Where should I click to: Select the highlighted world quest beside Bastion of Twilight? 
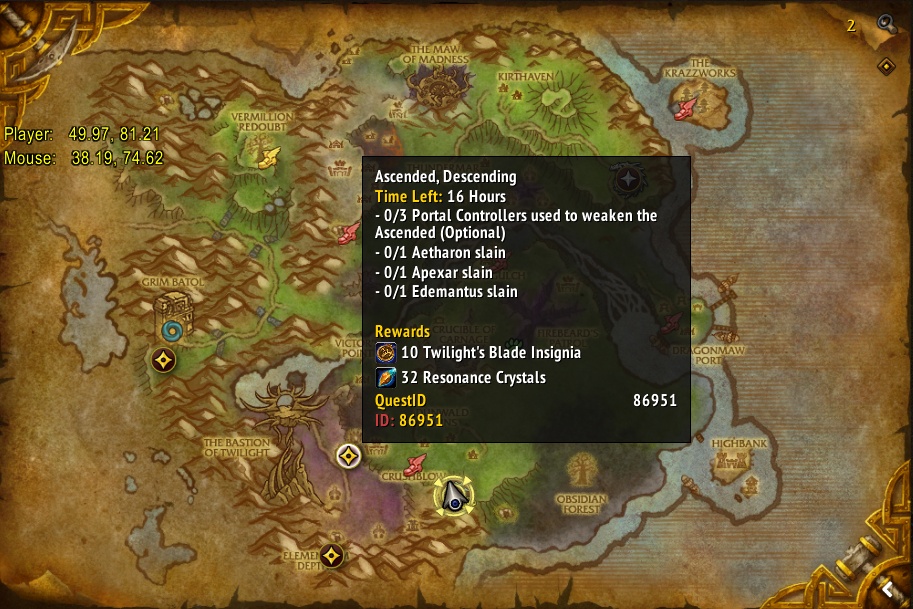(348, 457)
